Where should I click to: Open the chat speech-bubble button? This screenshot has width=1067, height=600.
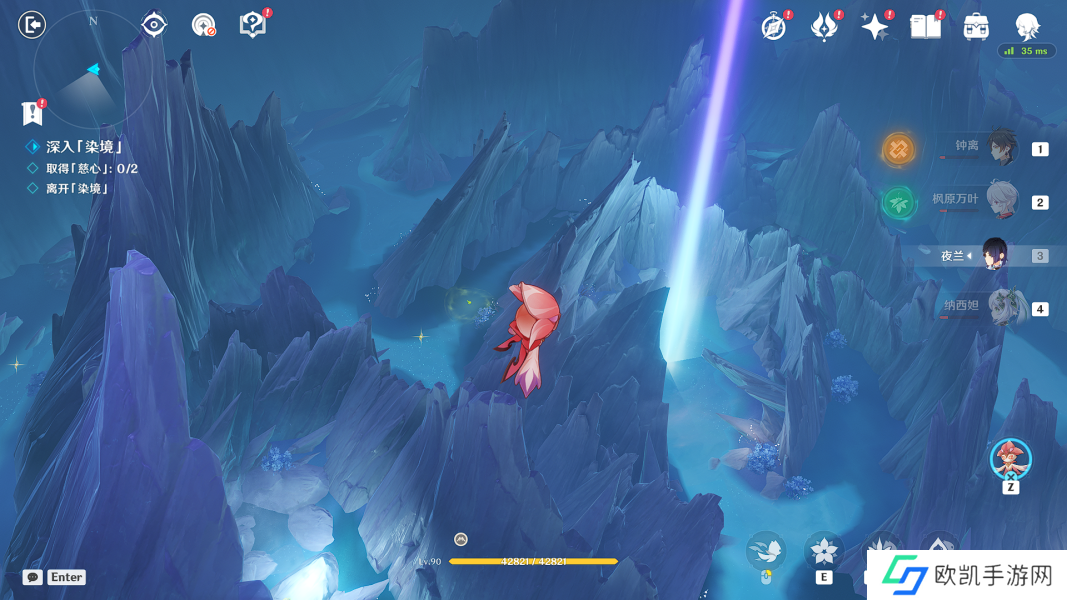pyautogui.click(x=33, y=577)
